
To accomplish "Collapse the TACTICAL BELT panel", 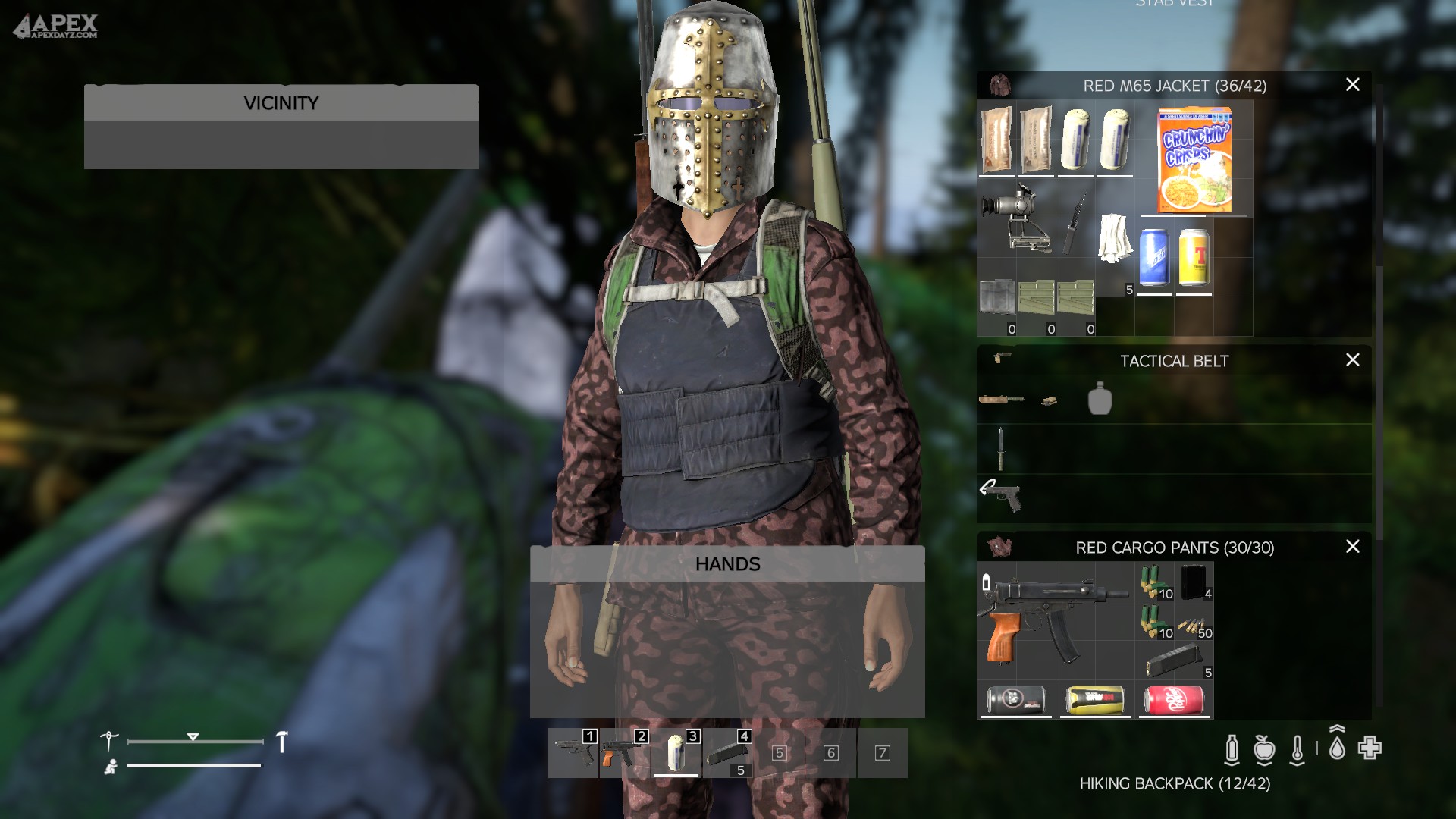I will 1175,361.
